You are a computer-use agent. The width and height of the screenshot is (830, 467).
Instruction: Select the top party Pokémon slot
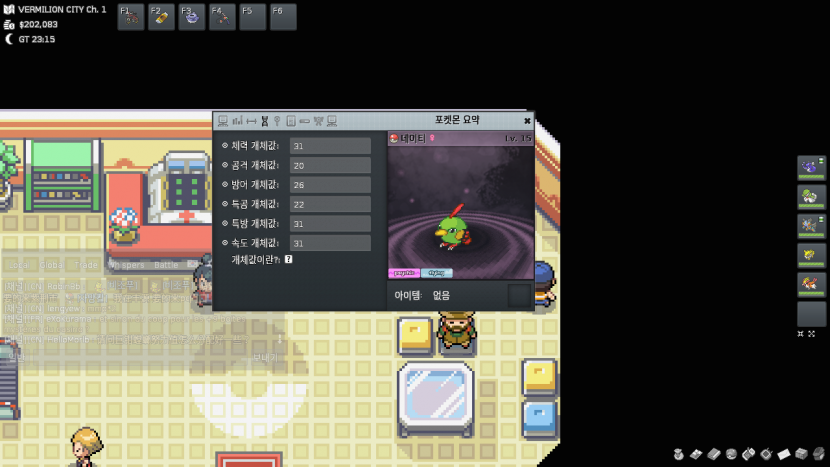click(x=811, y=168)
